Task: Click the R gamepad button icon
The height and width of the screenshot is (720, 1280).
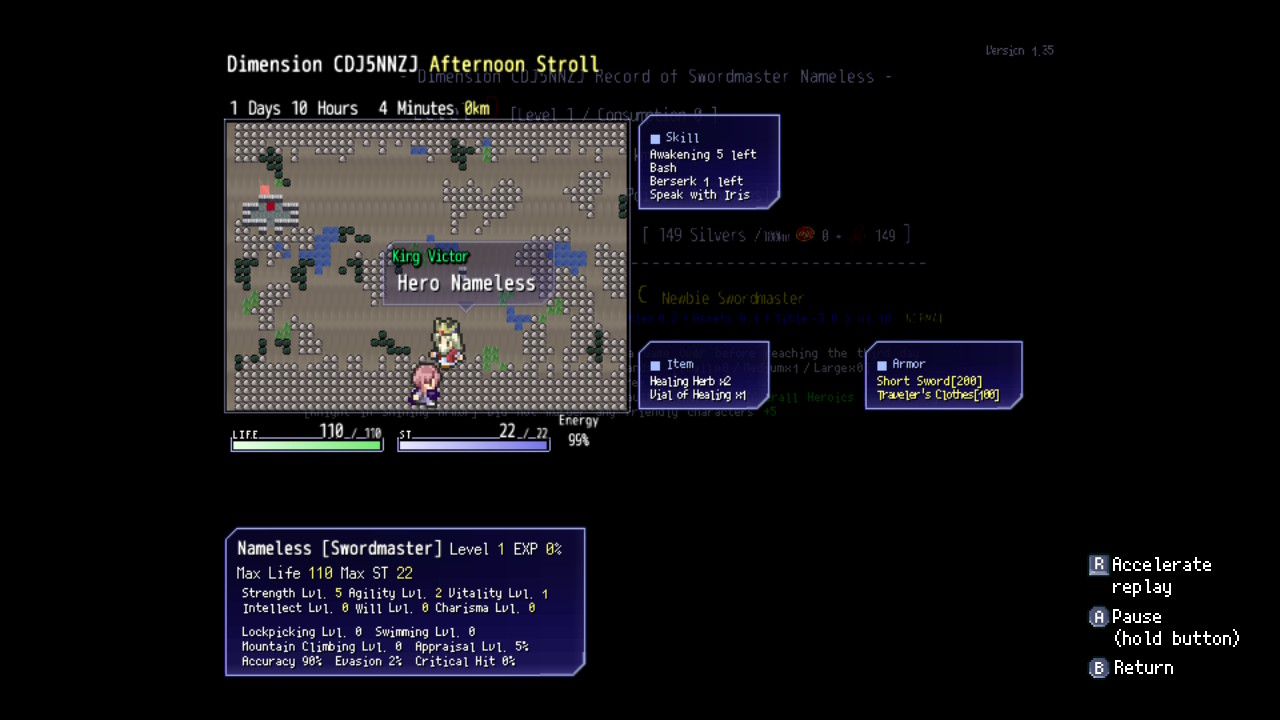Action: [1097, 565]
